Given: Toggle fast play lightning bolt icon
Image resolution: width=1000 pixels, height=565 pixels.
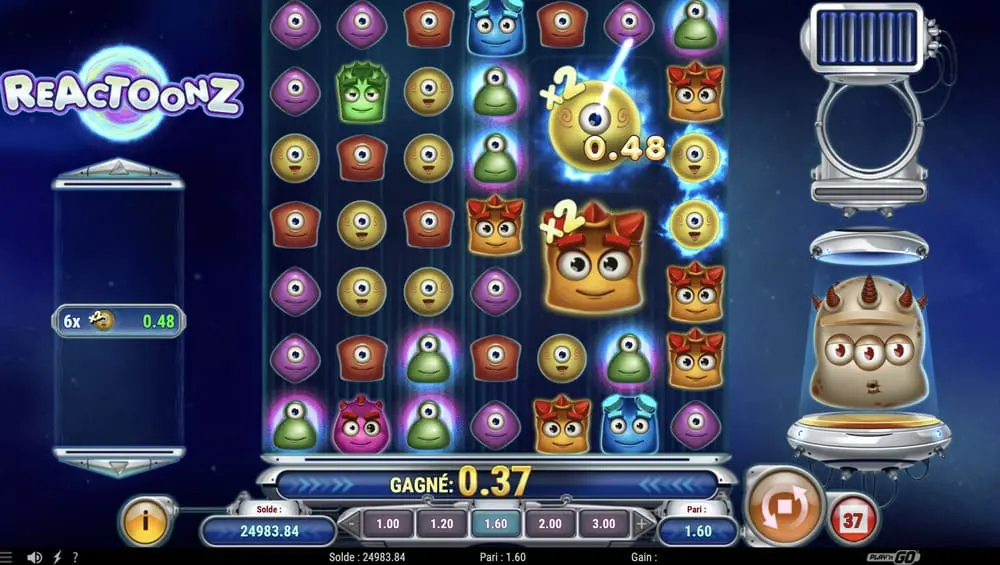Looking at the screenshot, I should tap(56, 557).
